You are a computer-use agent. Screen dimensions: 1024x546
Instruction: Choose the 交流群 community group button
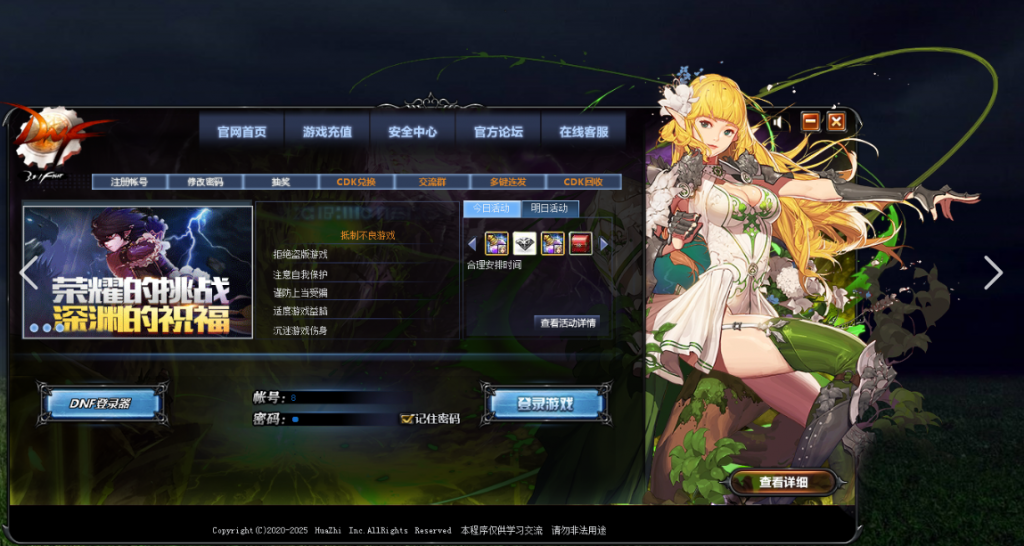[432, 182]
